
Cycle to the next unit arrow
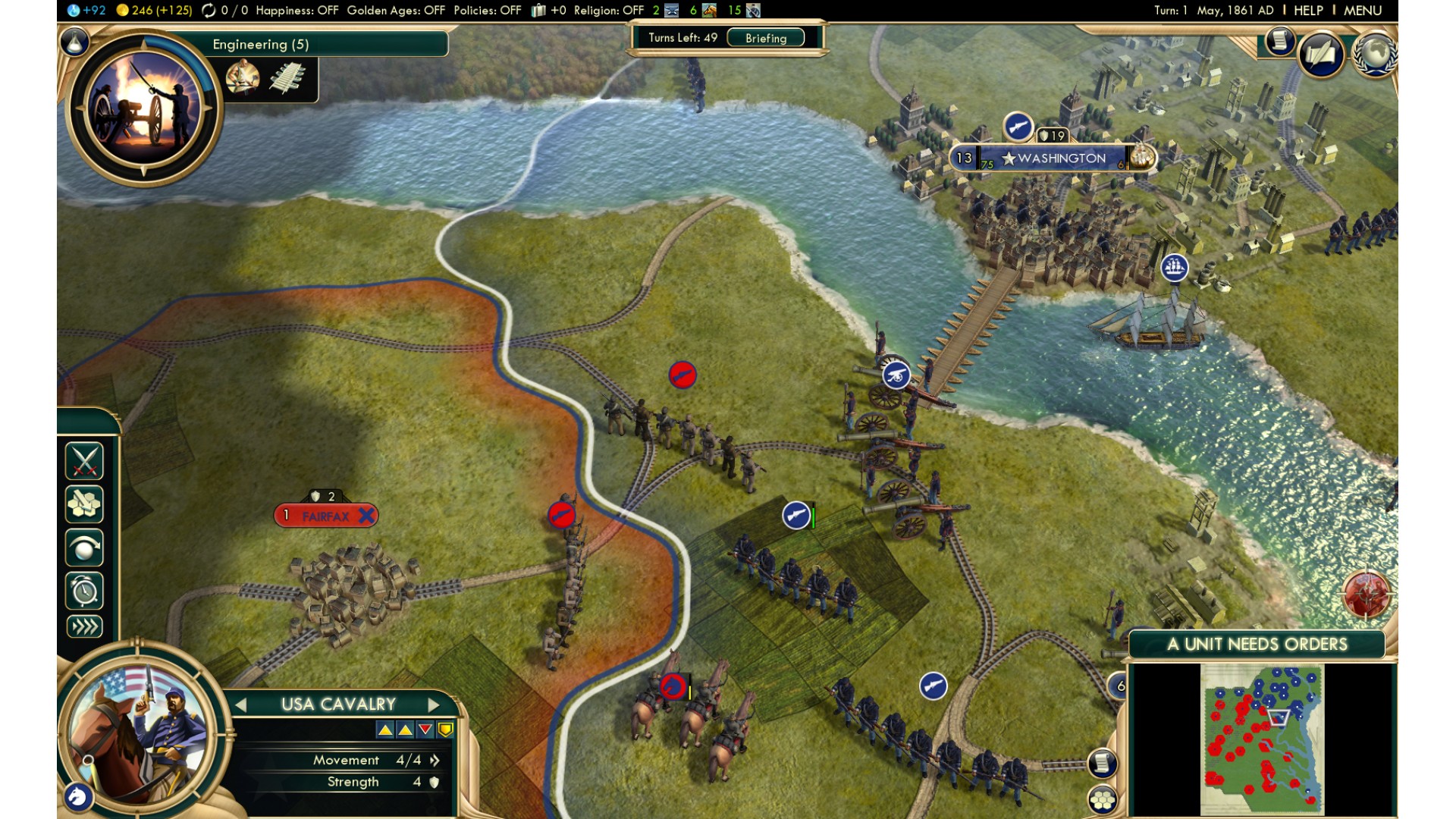(434, 704)
